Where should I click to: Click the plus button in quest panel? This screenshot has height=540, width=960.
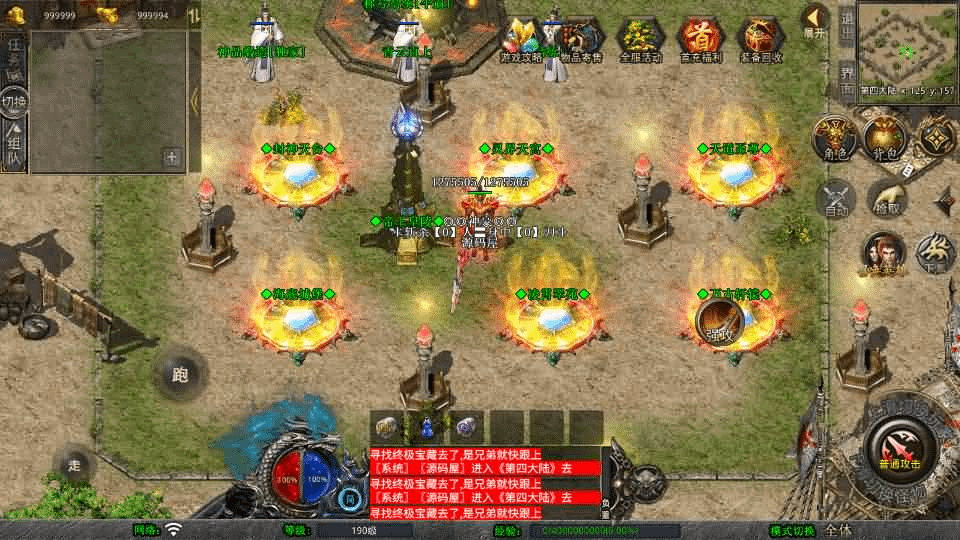coord(172,156)
